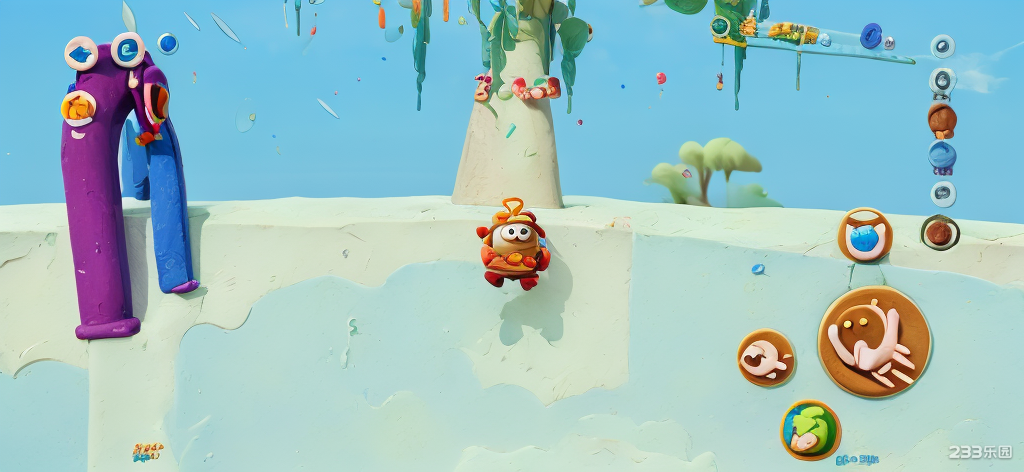This screenshot has width=1024, height=472.
Task: Click the blue ring icon on the top bar
Action: click(871, 36)
